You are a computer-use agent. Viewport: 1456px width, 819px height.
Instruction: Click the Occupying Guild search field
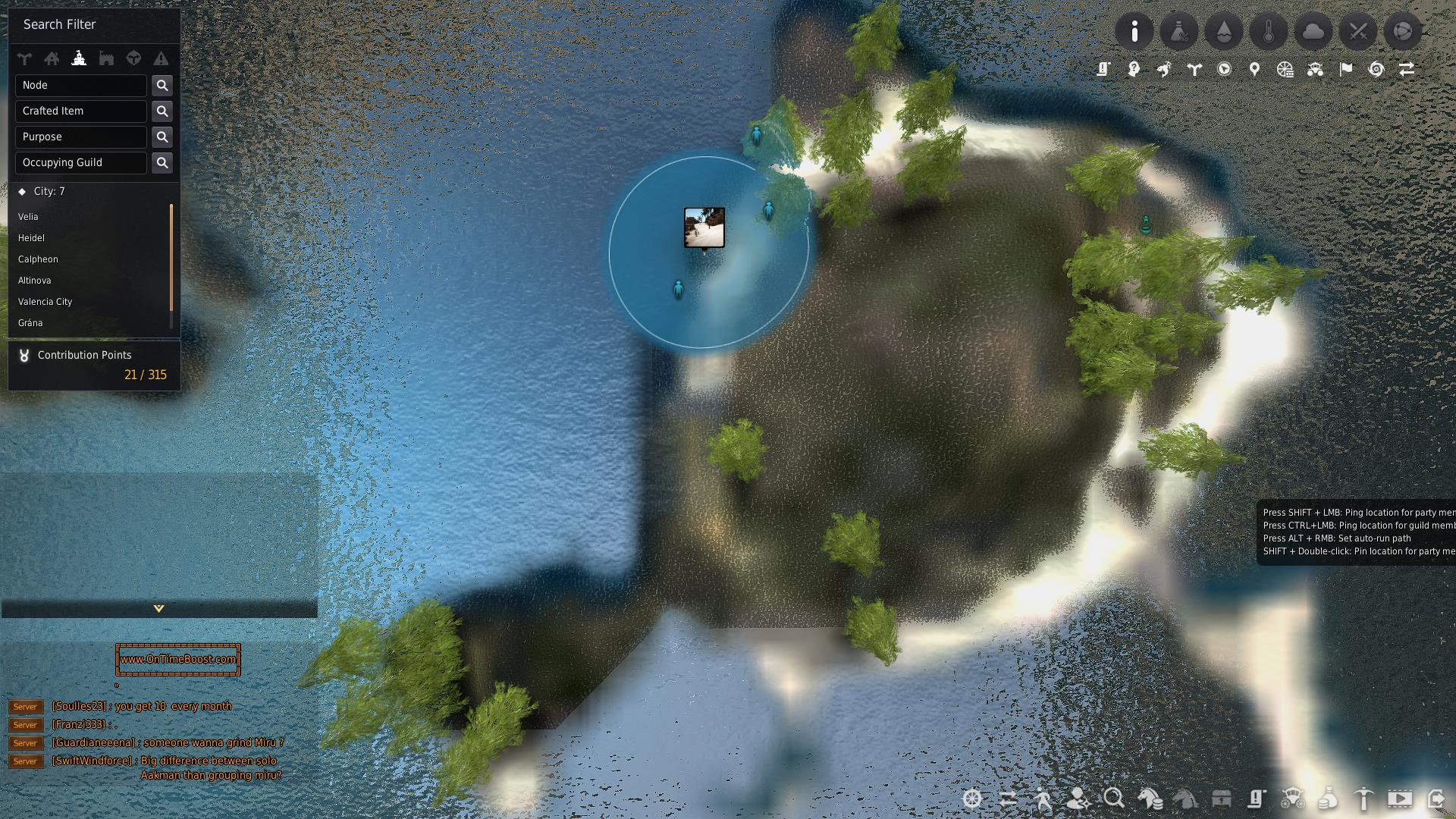(80, 163)
